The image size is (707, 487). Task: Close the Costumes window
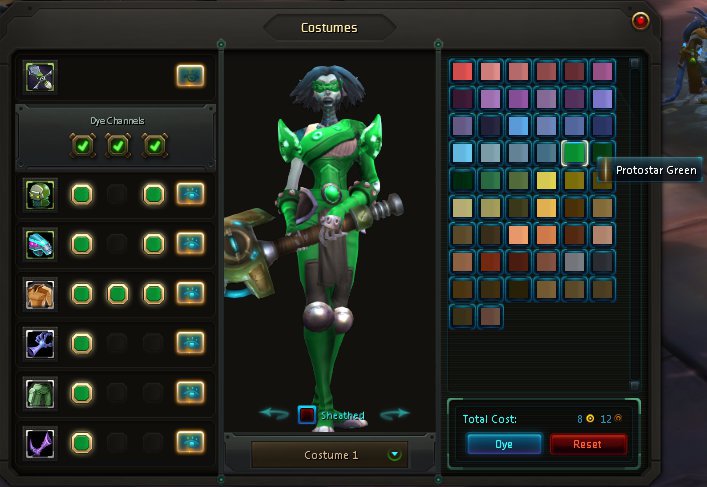641,19
